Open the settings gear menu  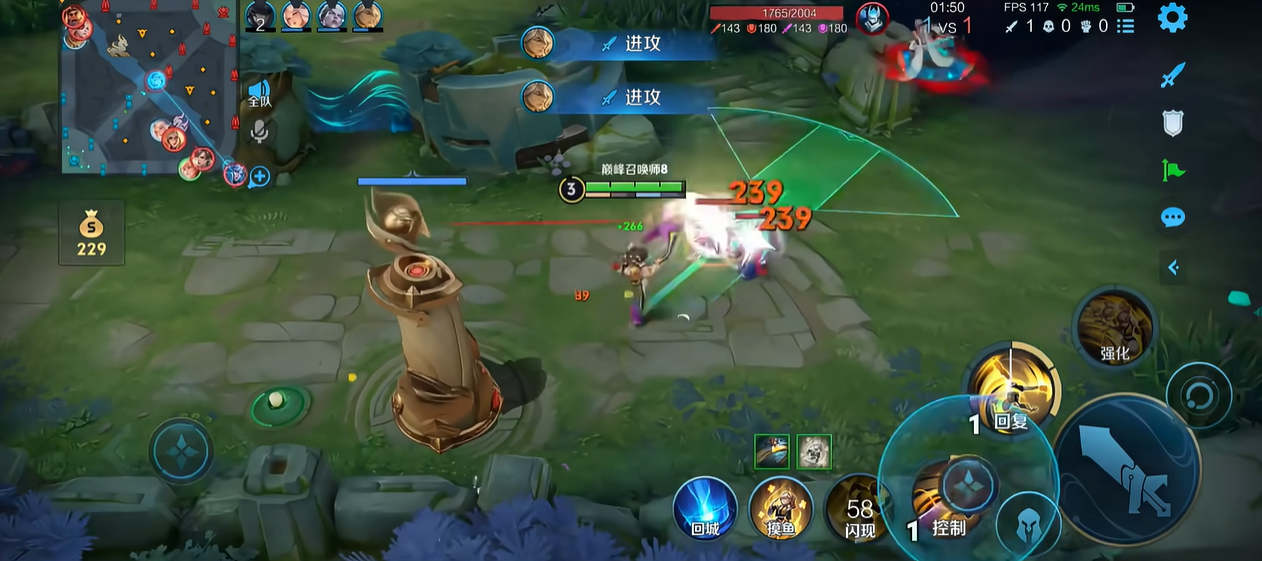[x=1172, y=18]
